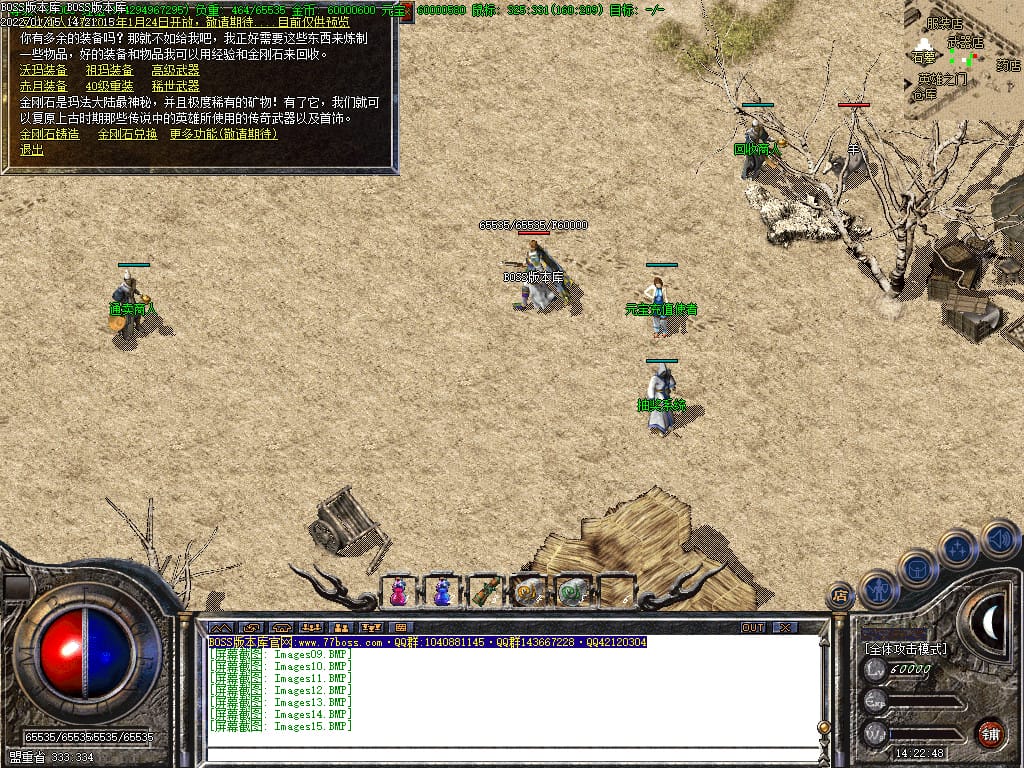
Task: Select the 40级重装 option
Action: 110,87
